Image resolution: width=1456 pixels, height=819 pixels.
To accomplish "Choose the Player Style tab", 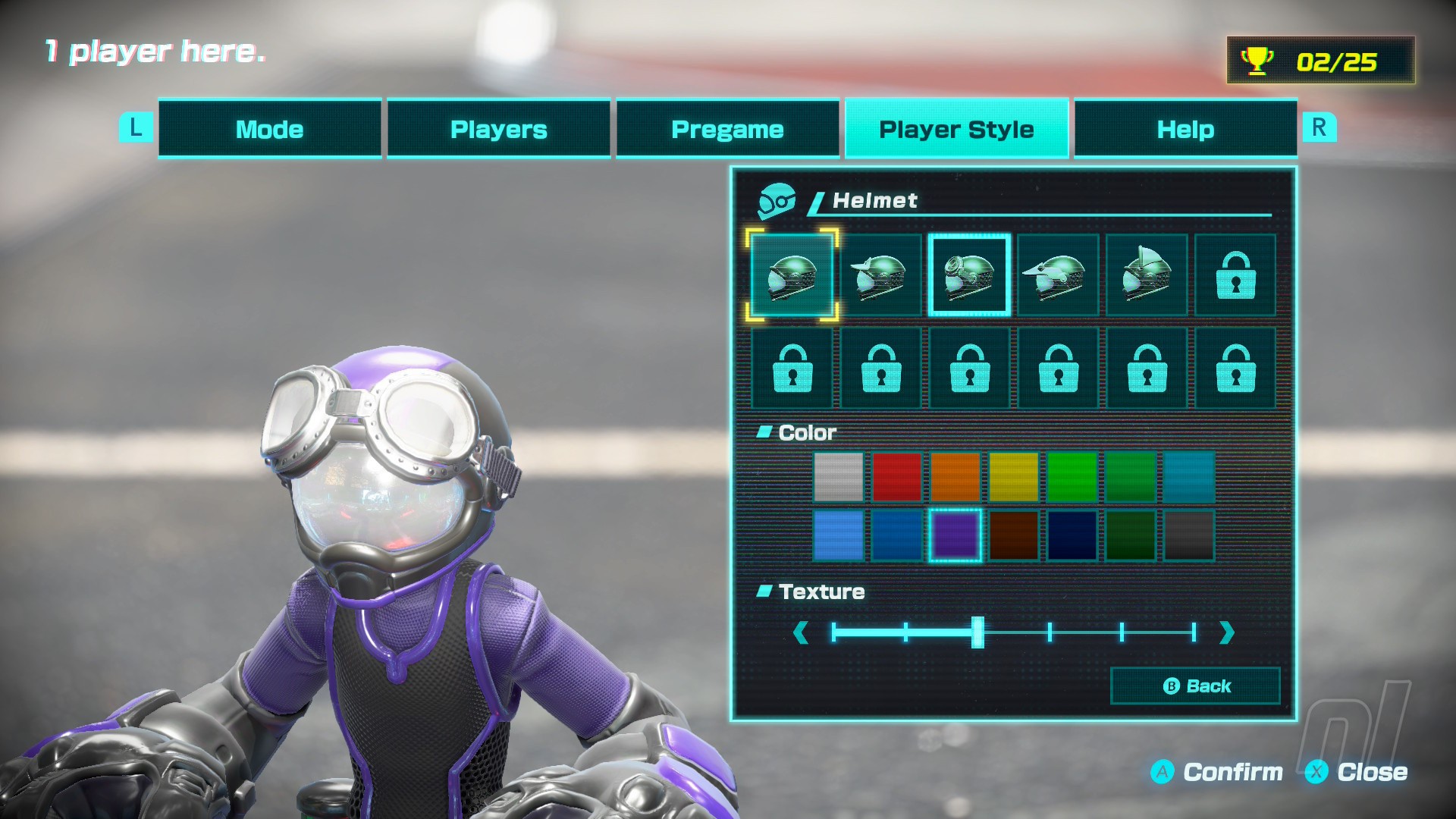I will coord(956,129).
